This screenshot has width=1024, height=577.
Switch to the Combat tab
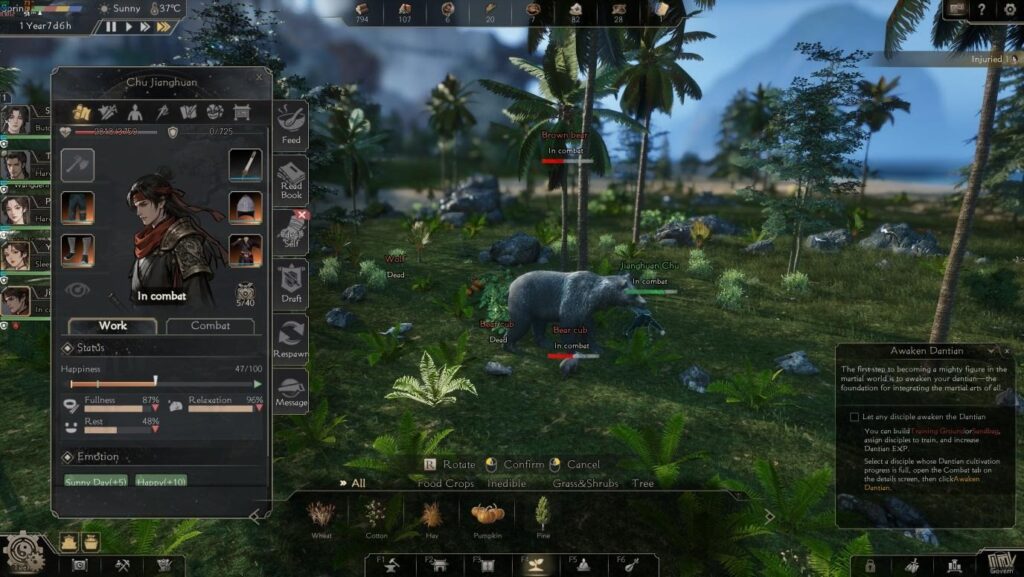(210, 326)
